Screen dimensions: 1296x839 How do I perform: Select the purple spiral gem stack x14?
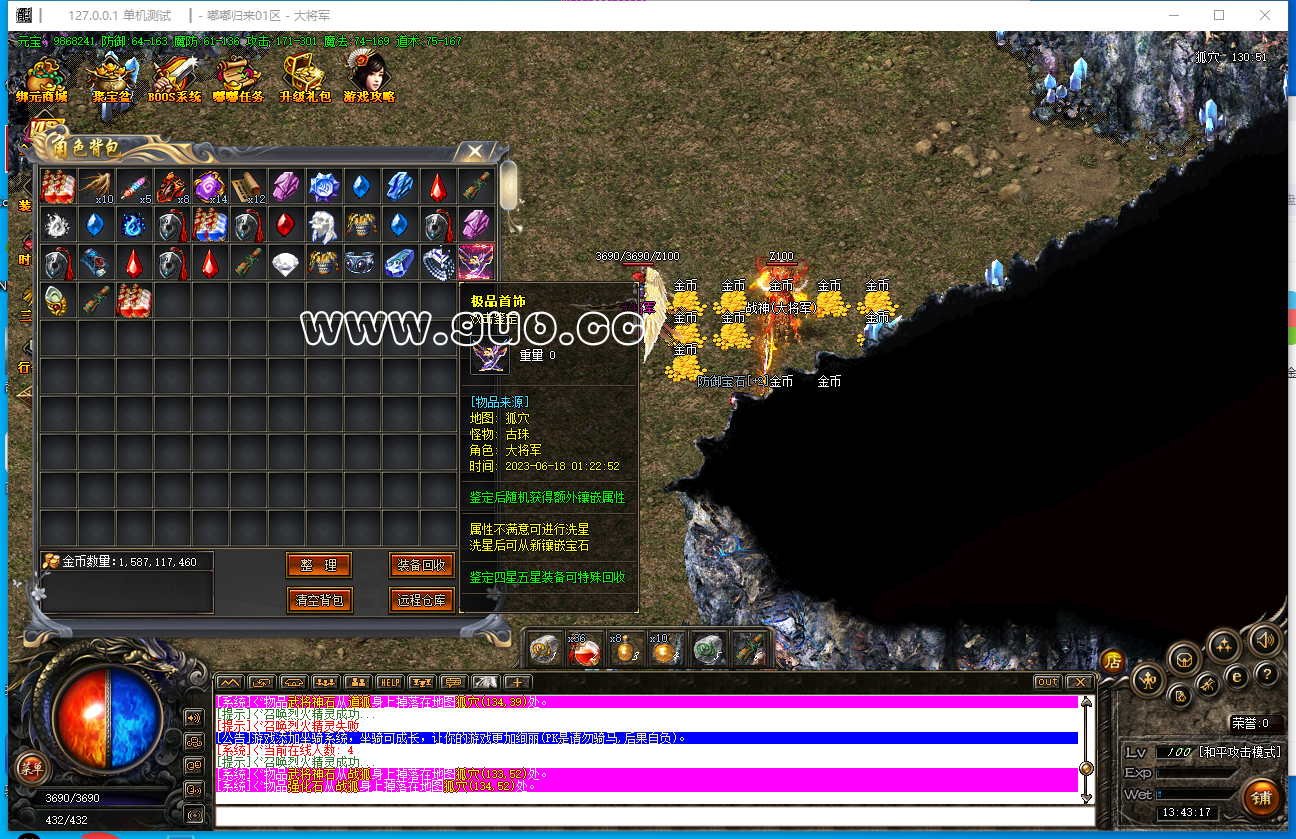pos(210,186)
